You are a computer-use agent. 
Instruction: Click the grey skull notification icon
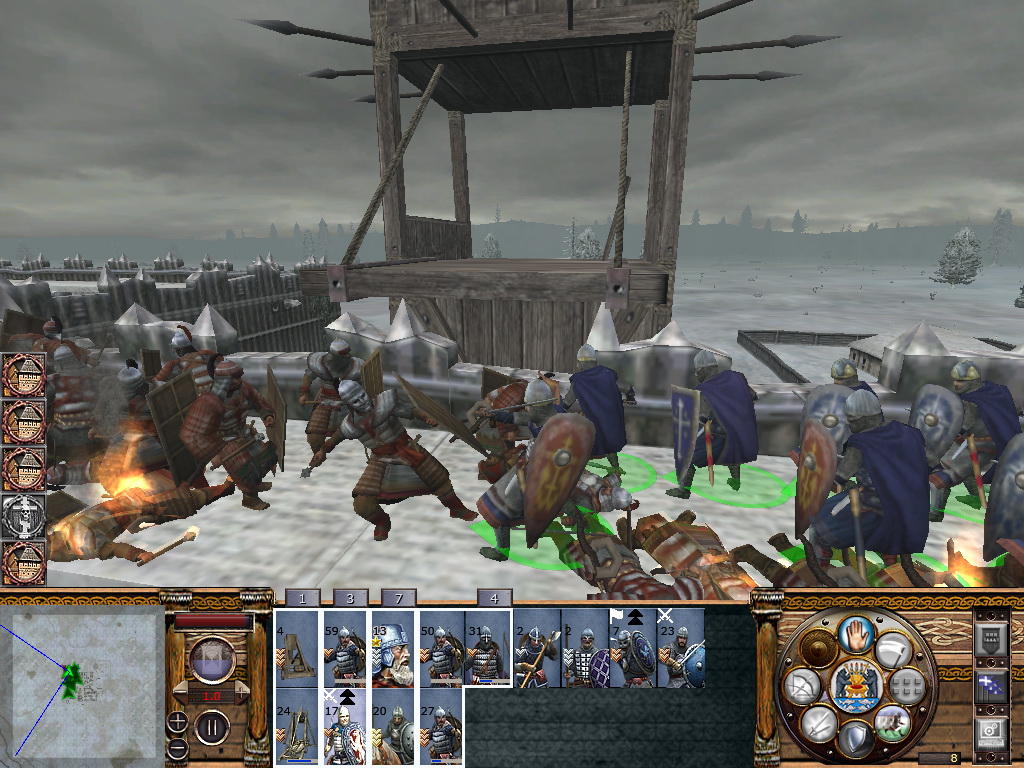[24, 516]
